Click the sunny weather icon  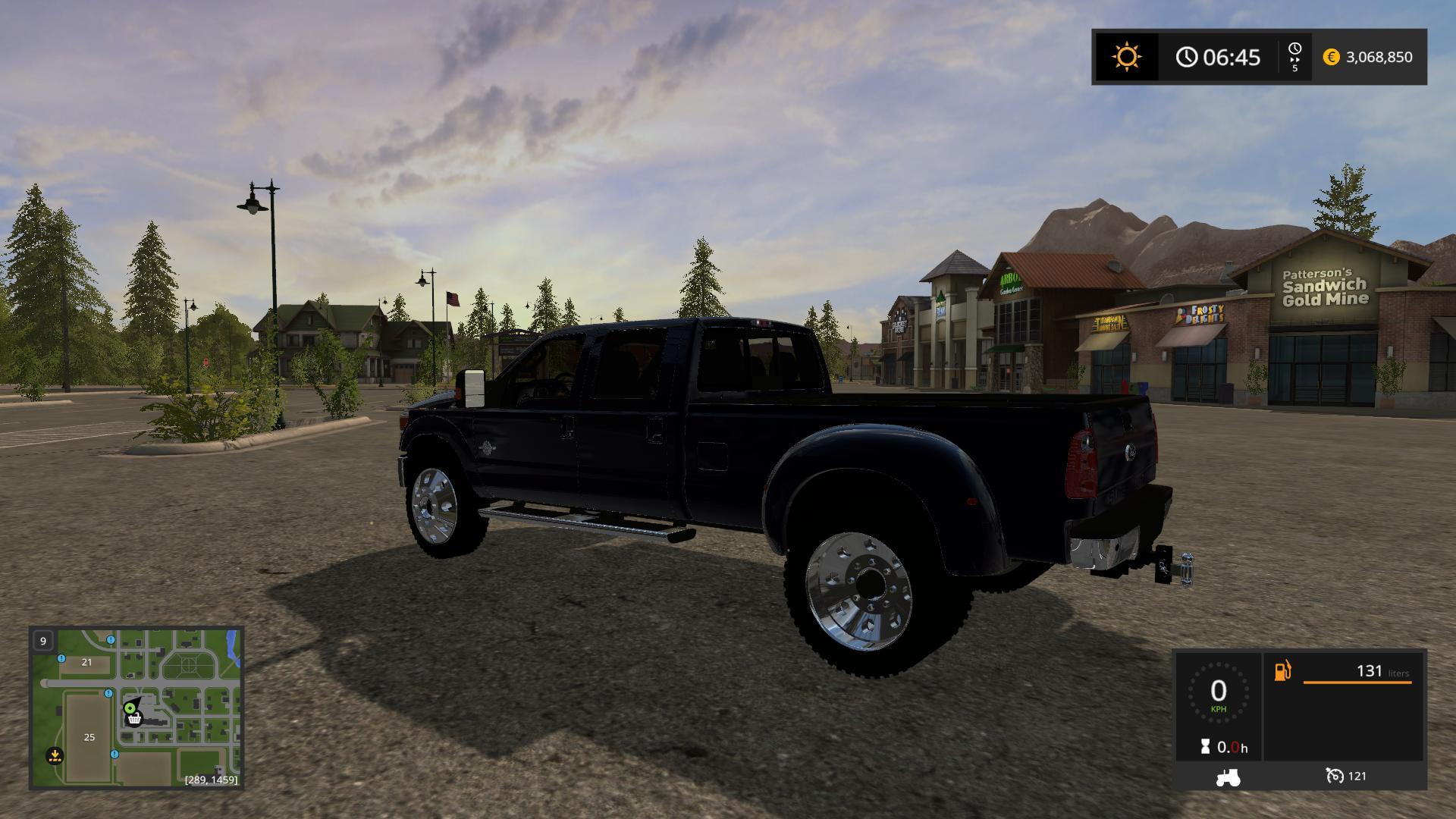1126,57
